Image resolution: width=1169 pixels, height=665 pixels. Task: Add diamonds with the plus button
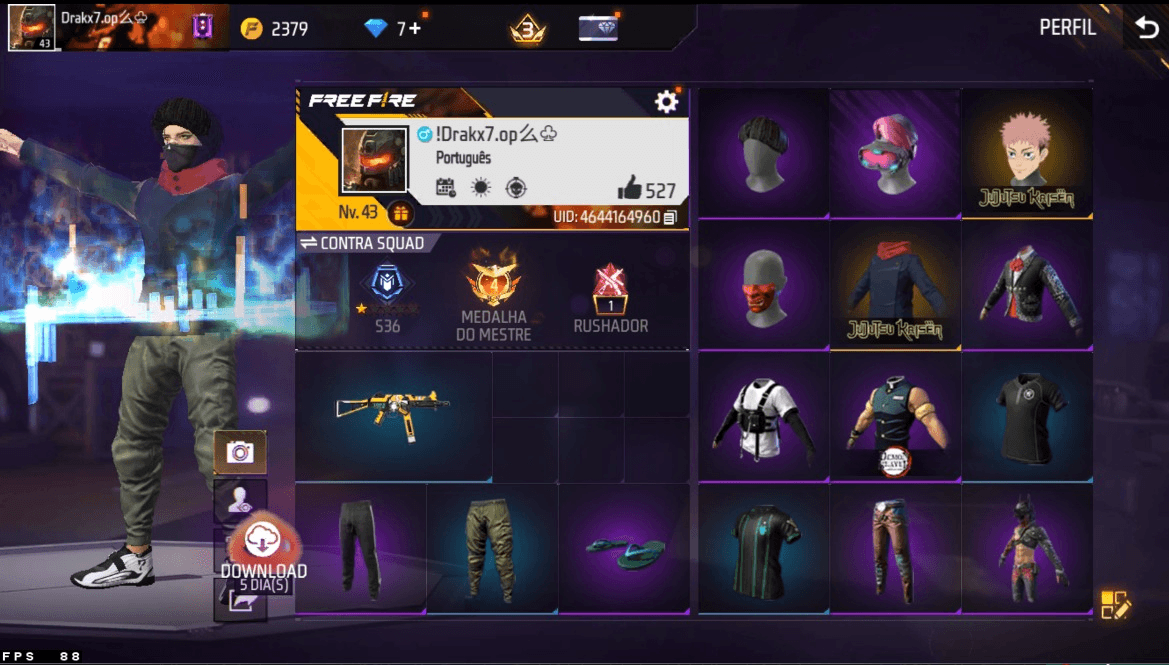pyautogui.click(x=414, y=29)
